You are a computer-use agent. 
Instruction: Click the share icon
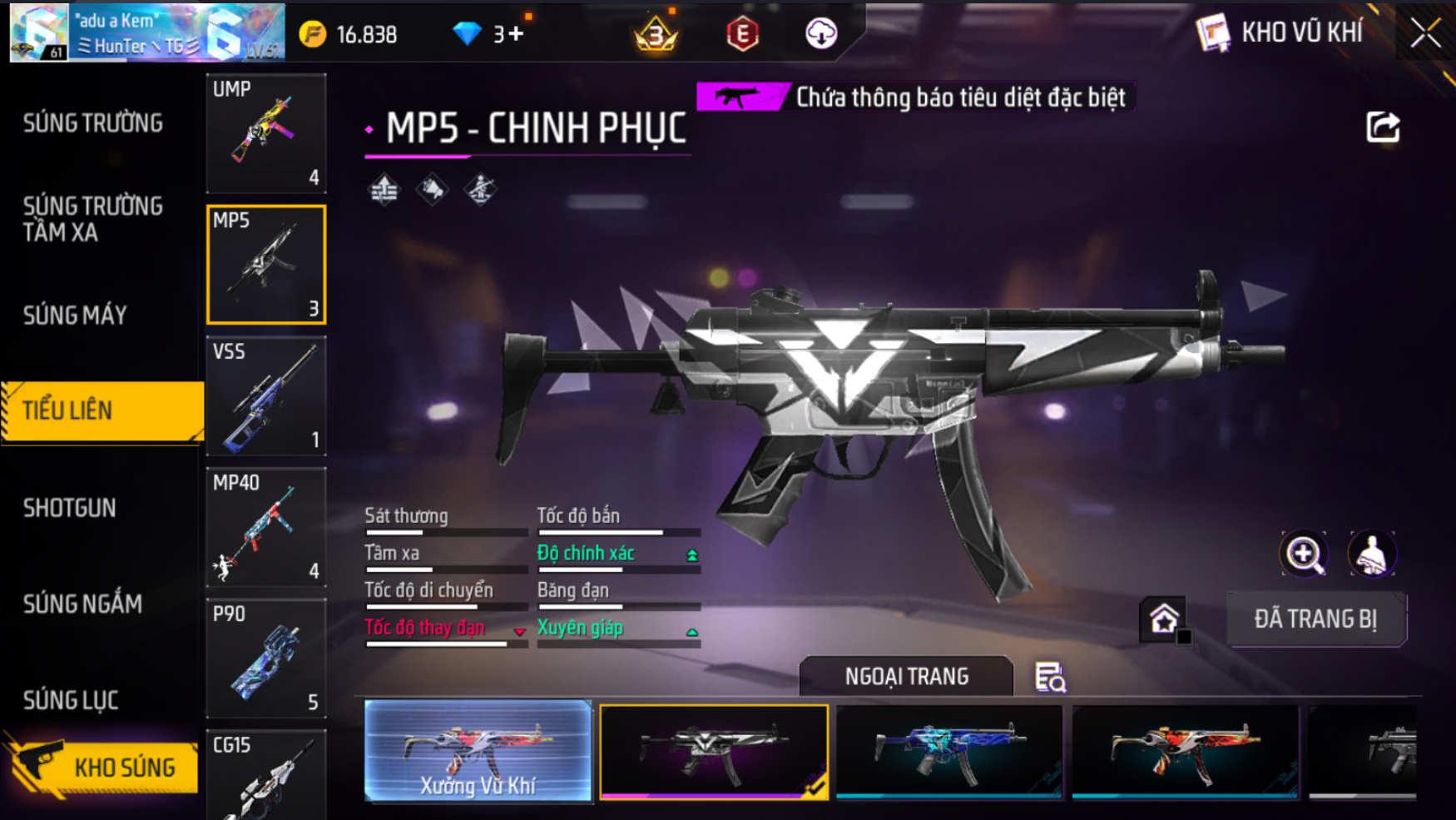1383,127
